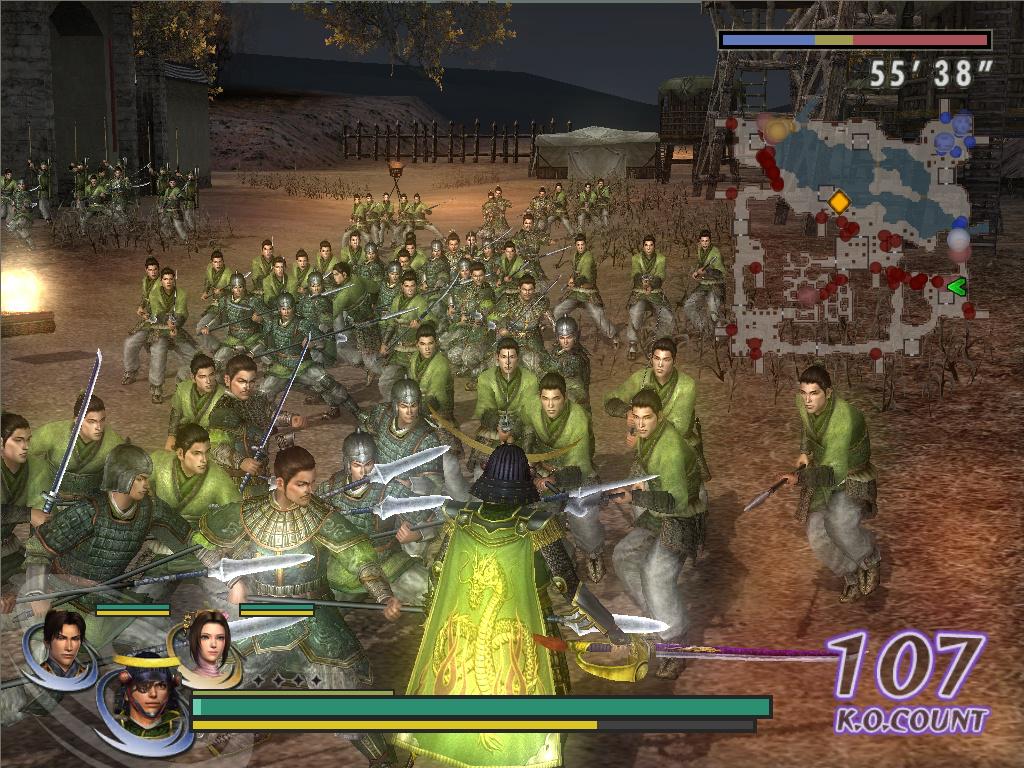
Task: Select the green player arrow on the minimap
Action: click(x=956, y=287)
